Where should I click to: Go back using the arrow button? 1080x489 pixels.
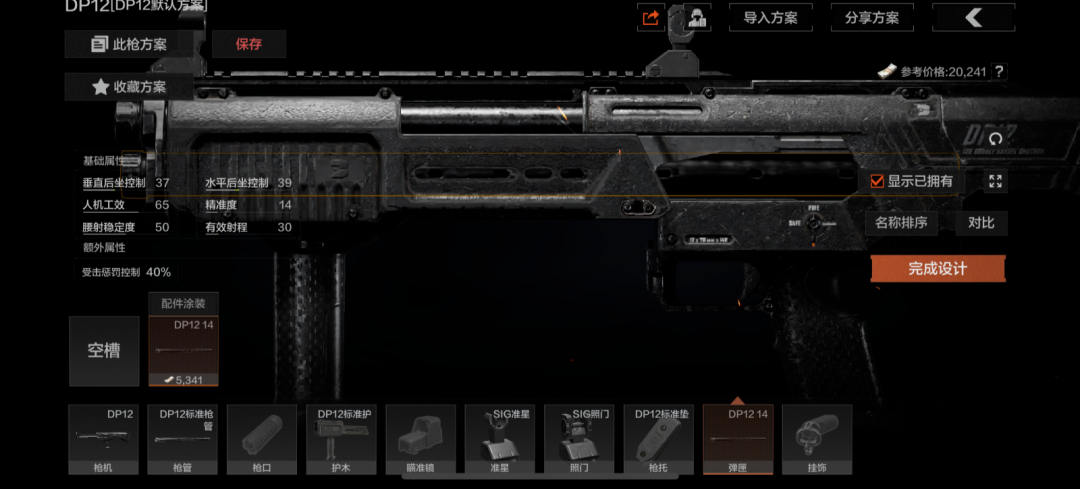(x=973, y=17)
